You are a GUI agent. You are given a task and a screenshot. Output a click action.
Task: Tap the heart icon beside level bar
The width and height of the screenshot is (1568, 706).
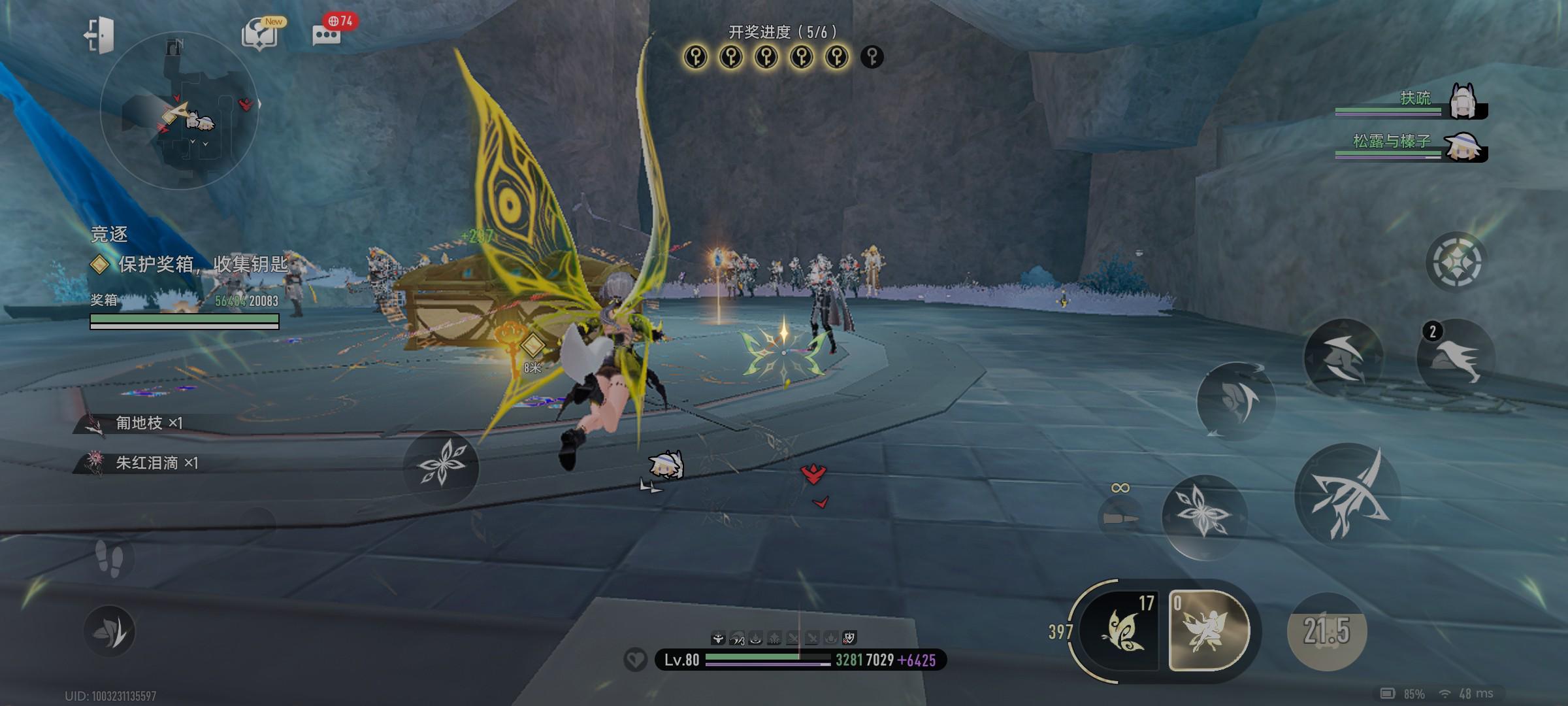635,660
